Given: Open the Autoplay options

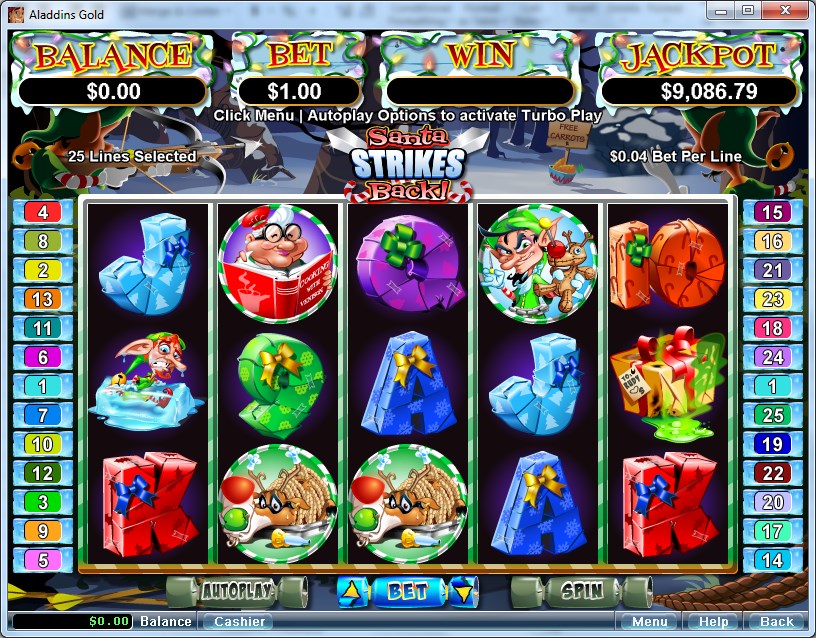Looking at the screenshot, I should pos(236,590).
